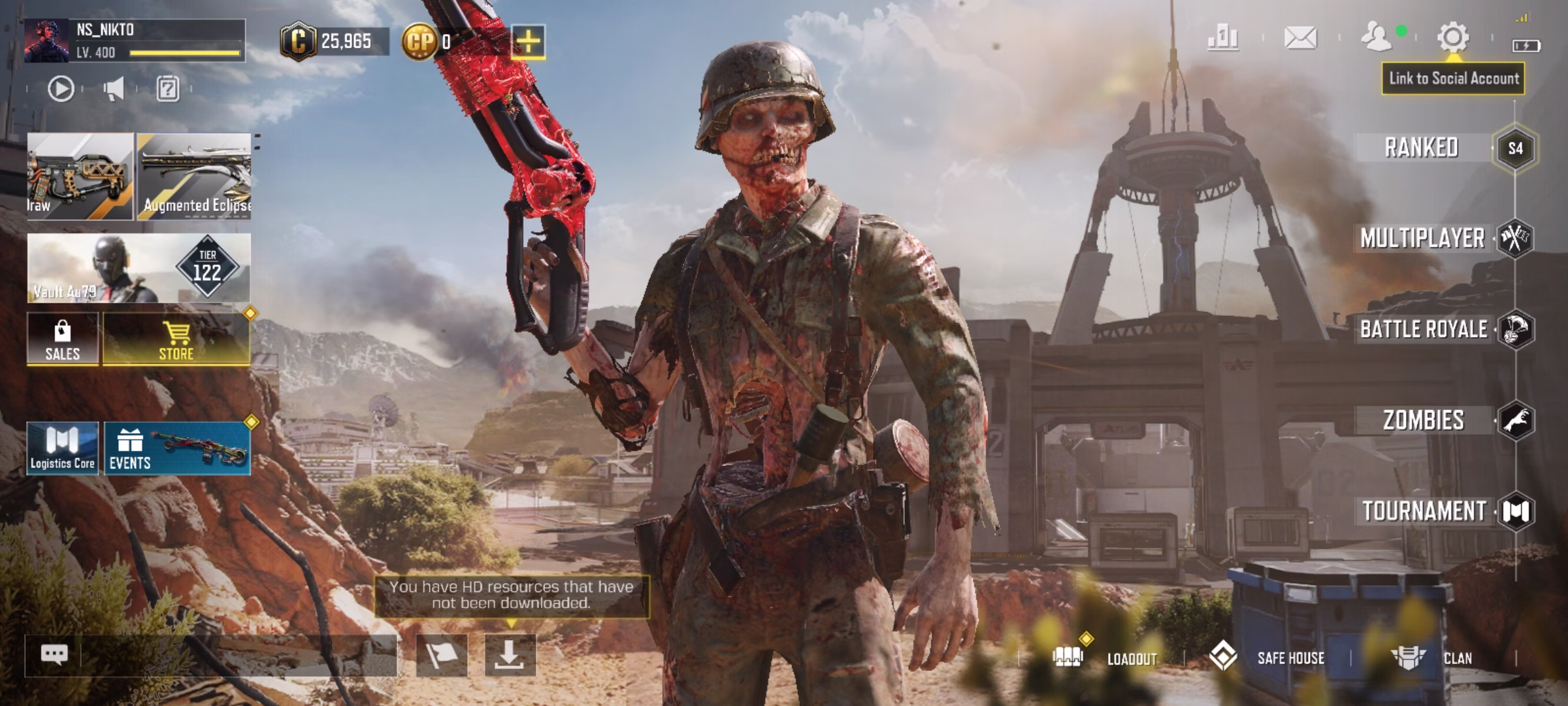Image resolution: width=1568 pixels, height=706 pixels.
Task: Open the Augmented Eclipse draw banner
Action: 194,176
